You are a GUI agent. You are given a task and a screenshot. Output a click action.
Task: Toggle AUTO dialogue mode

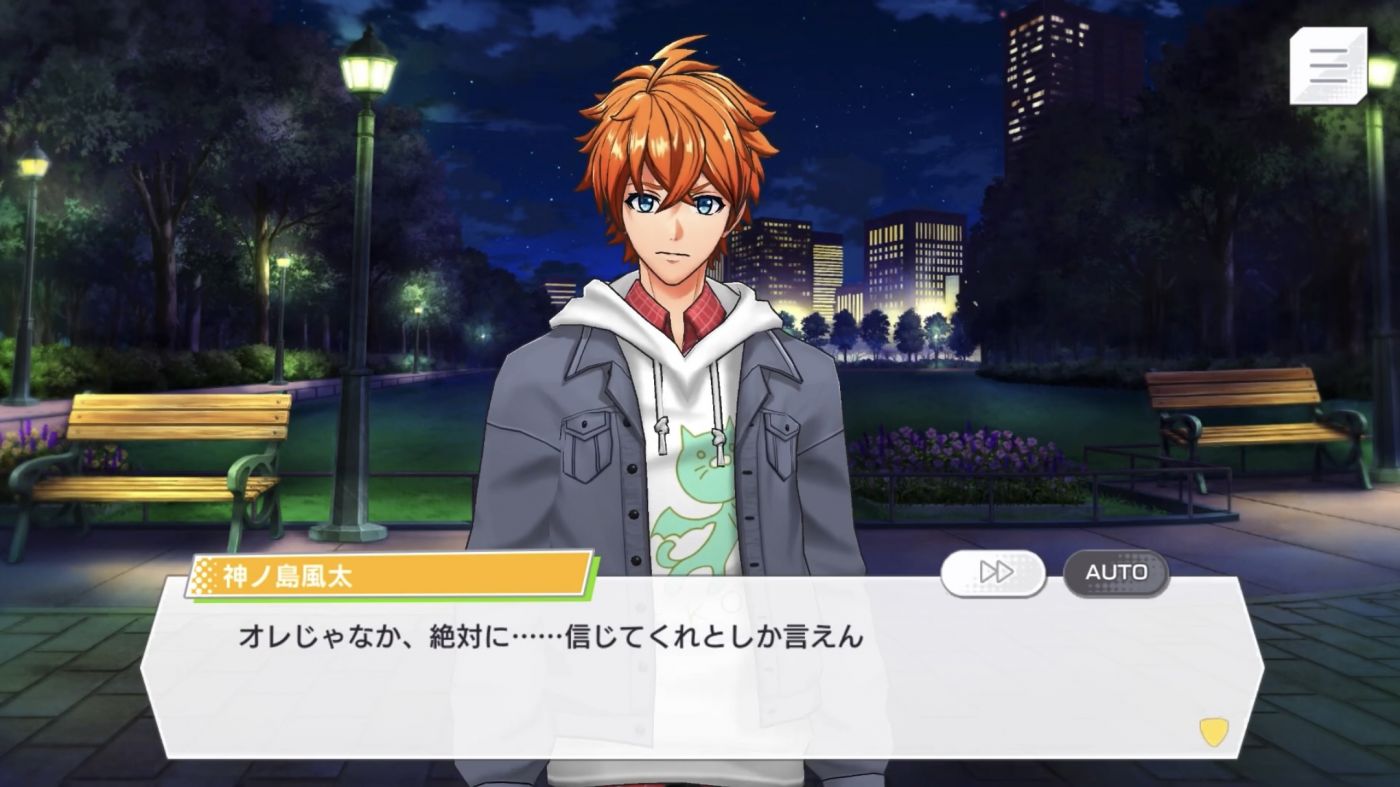1116,573
